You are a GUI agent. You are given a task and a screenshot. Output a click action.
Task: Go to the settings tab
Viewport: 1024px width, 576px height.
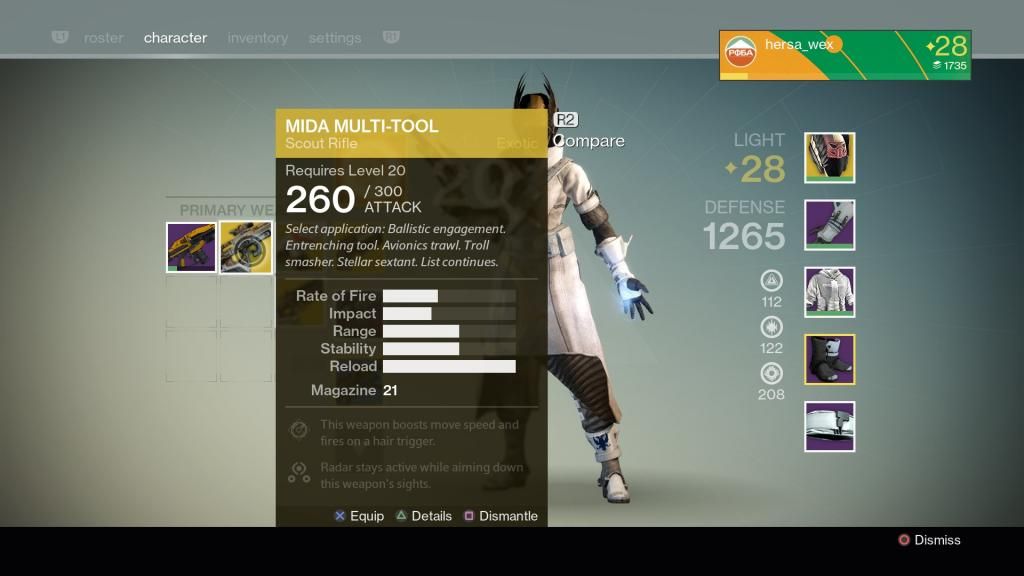tap(334, 38)
